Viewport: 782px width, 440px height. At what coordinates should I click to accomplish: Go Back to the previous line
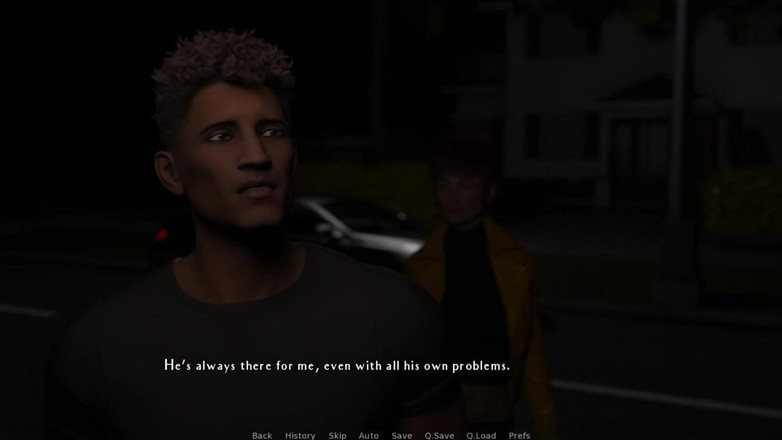click(262, 435)
